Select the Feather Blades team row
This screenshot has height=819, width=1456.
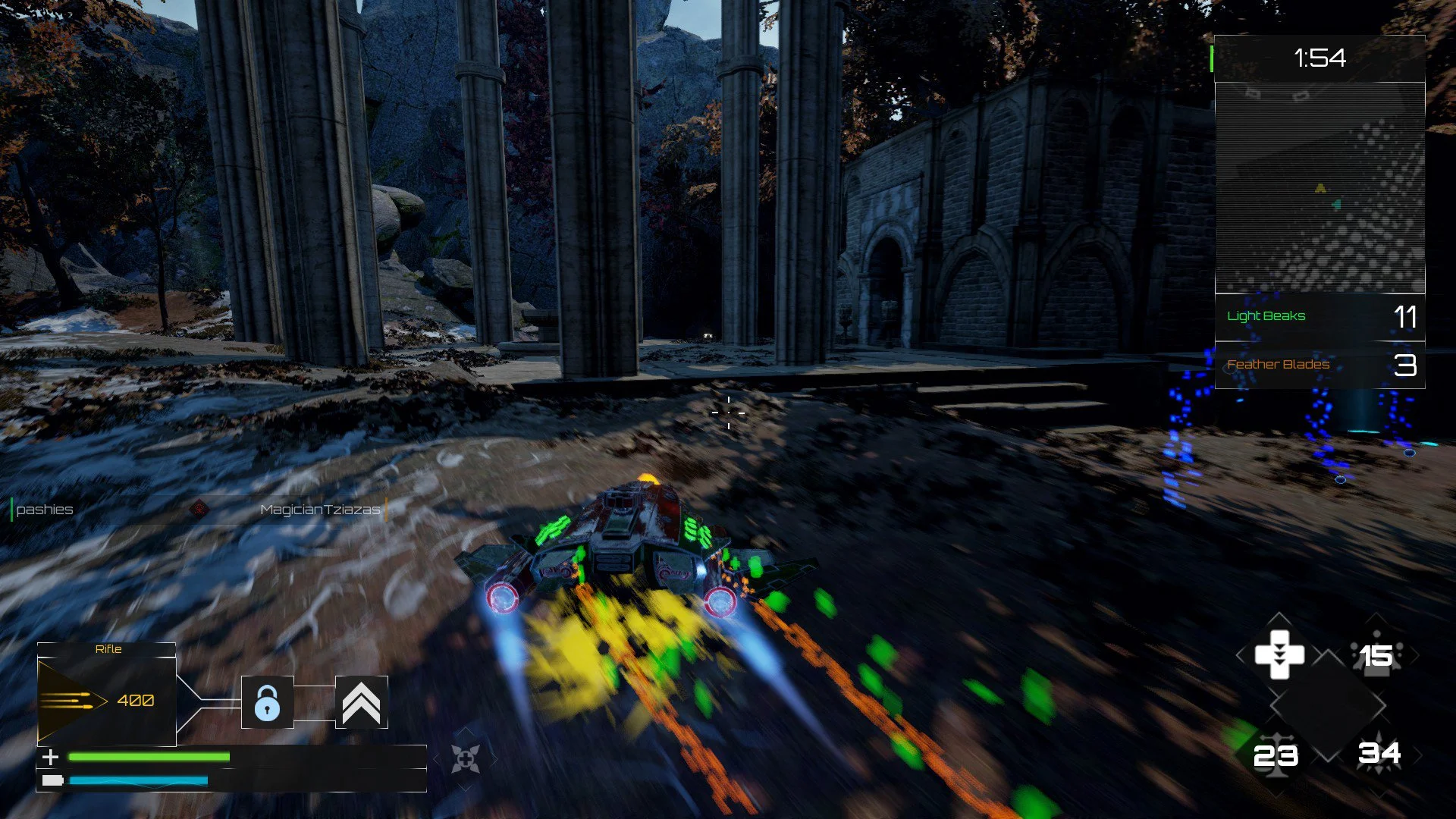pyautogui.click(x=1319, y=365)
